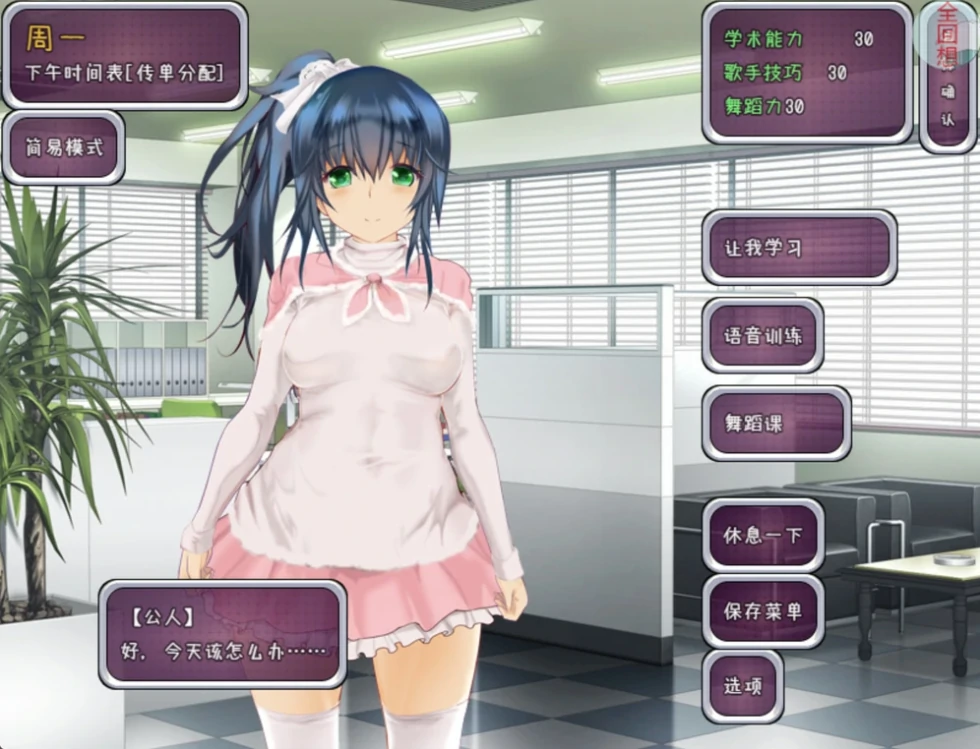Pick the 舞蹈课 dance lesson
Screen dimensions: 980x749
pyautogui.click(x=776, y=423)
